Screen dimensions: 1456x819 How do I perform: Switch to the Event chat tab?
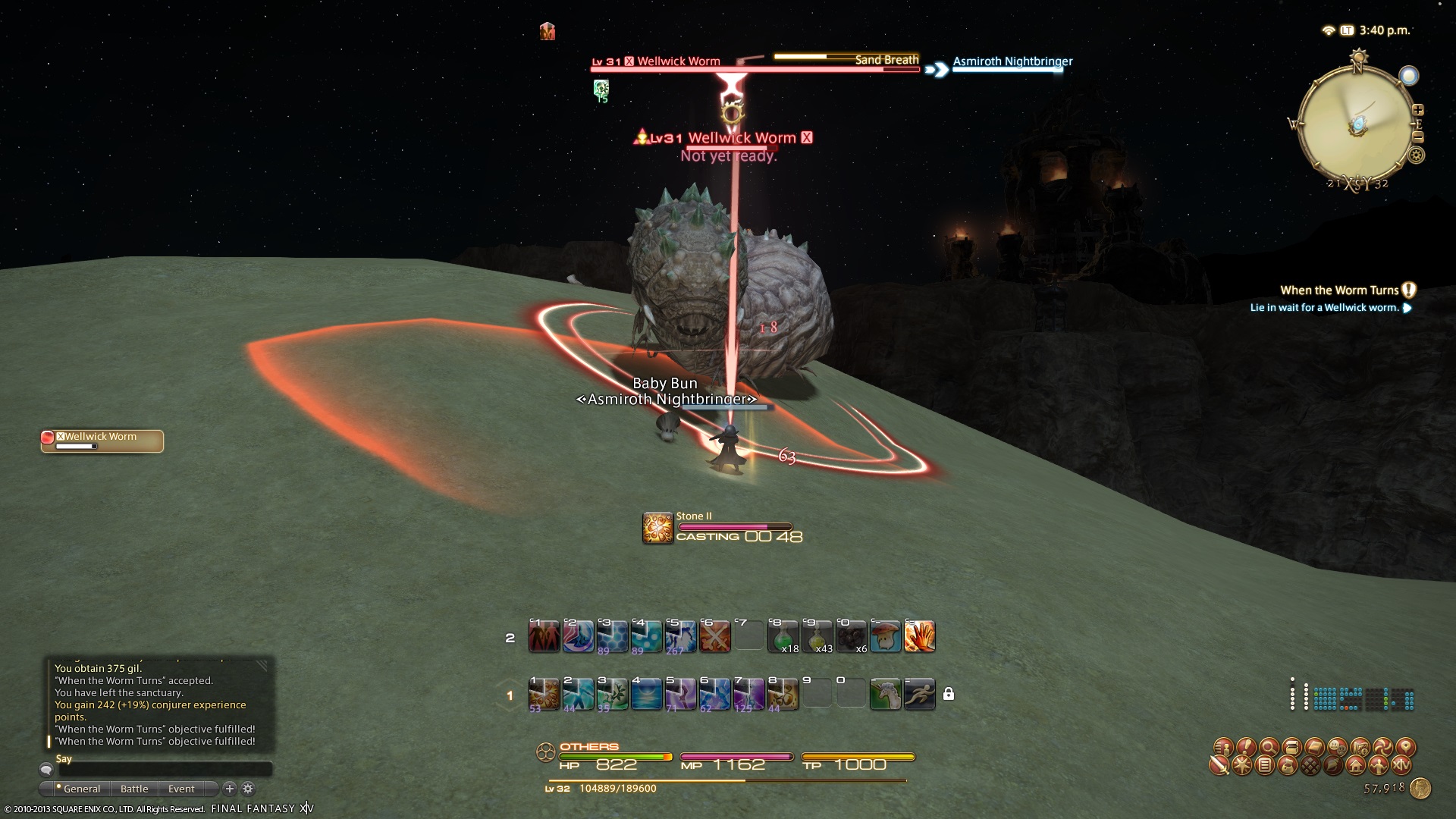tap(181, 789)
